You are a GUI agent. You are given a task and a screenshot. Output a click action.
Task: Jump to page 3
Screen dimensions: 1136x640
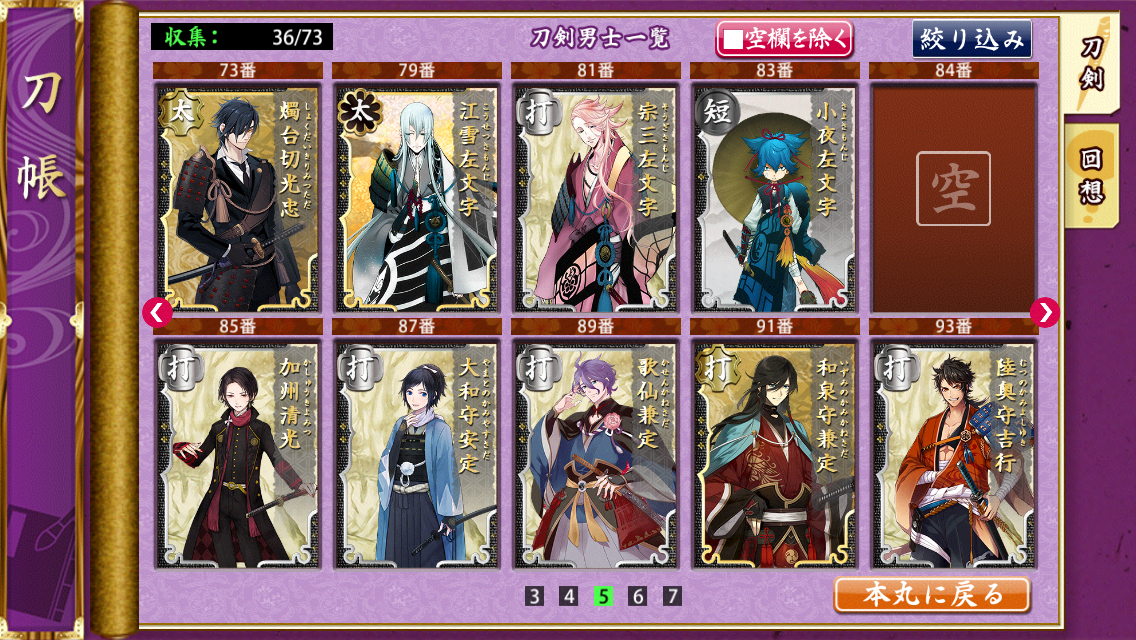click(535, 596)
